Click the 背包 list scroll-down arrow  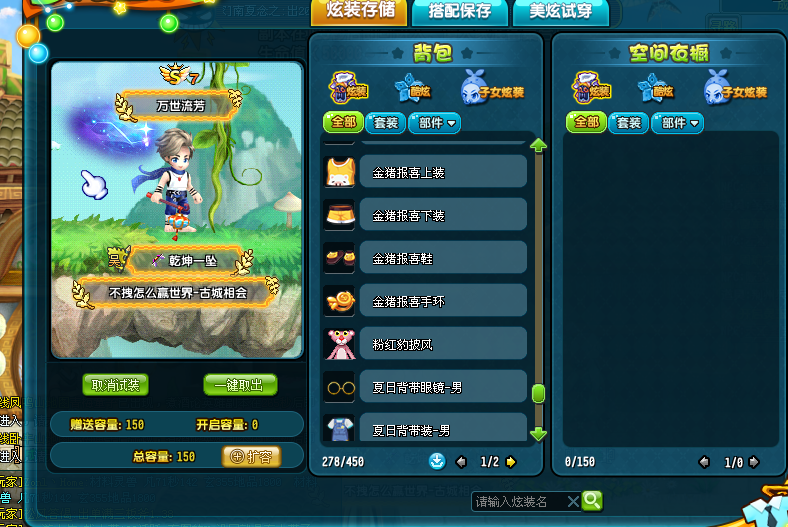pyautogui.click(x=538, y=434)
